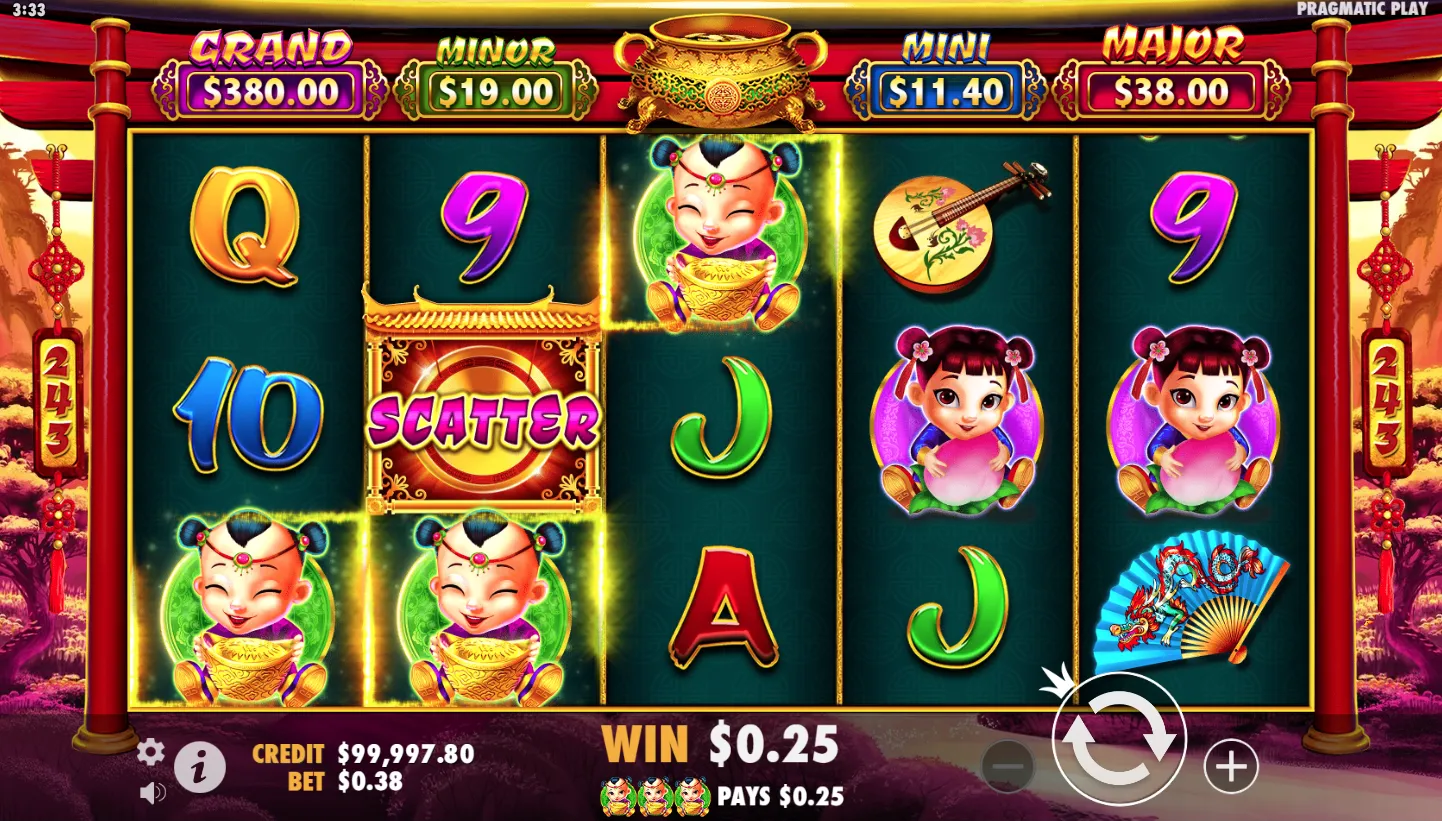Spin the reels with the circular arrows button
Image resolution: width=1442 pixels, height=821 pixels.
click(x=1119, y=741)
